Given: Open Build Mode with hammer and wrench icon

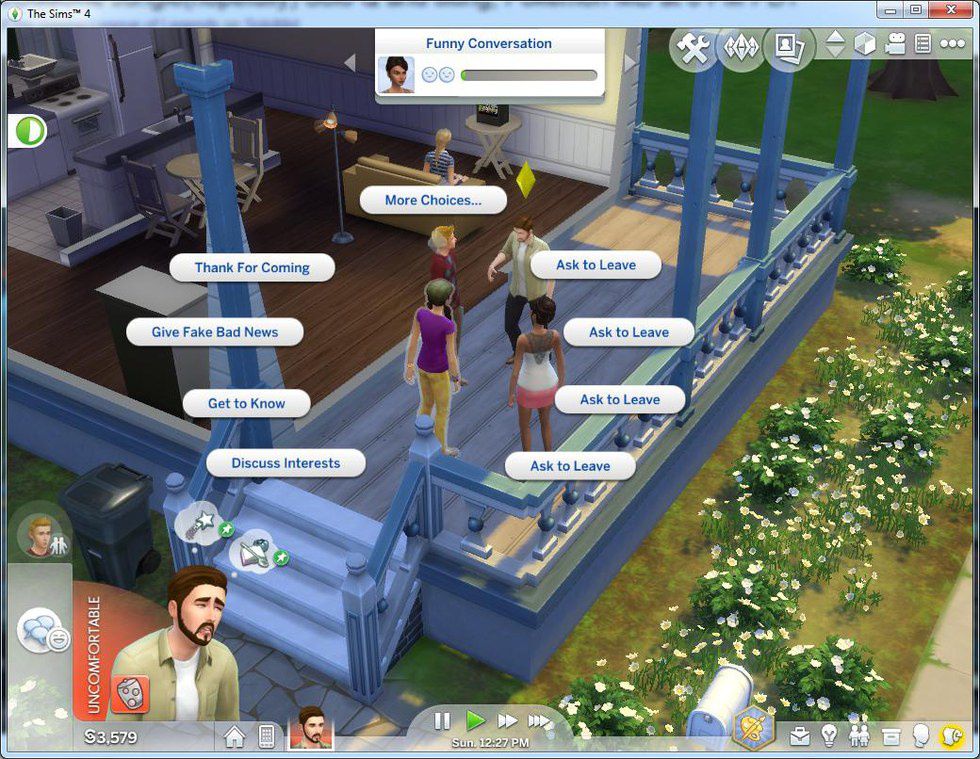Looking at the screenshot, I should coord(692,50).
